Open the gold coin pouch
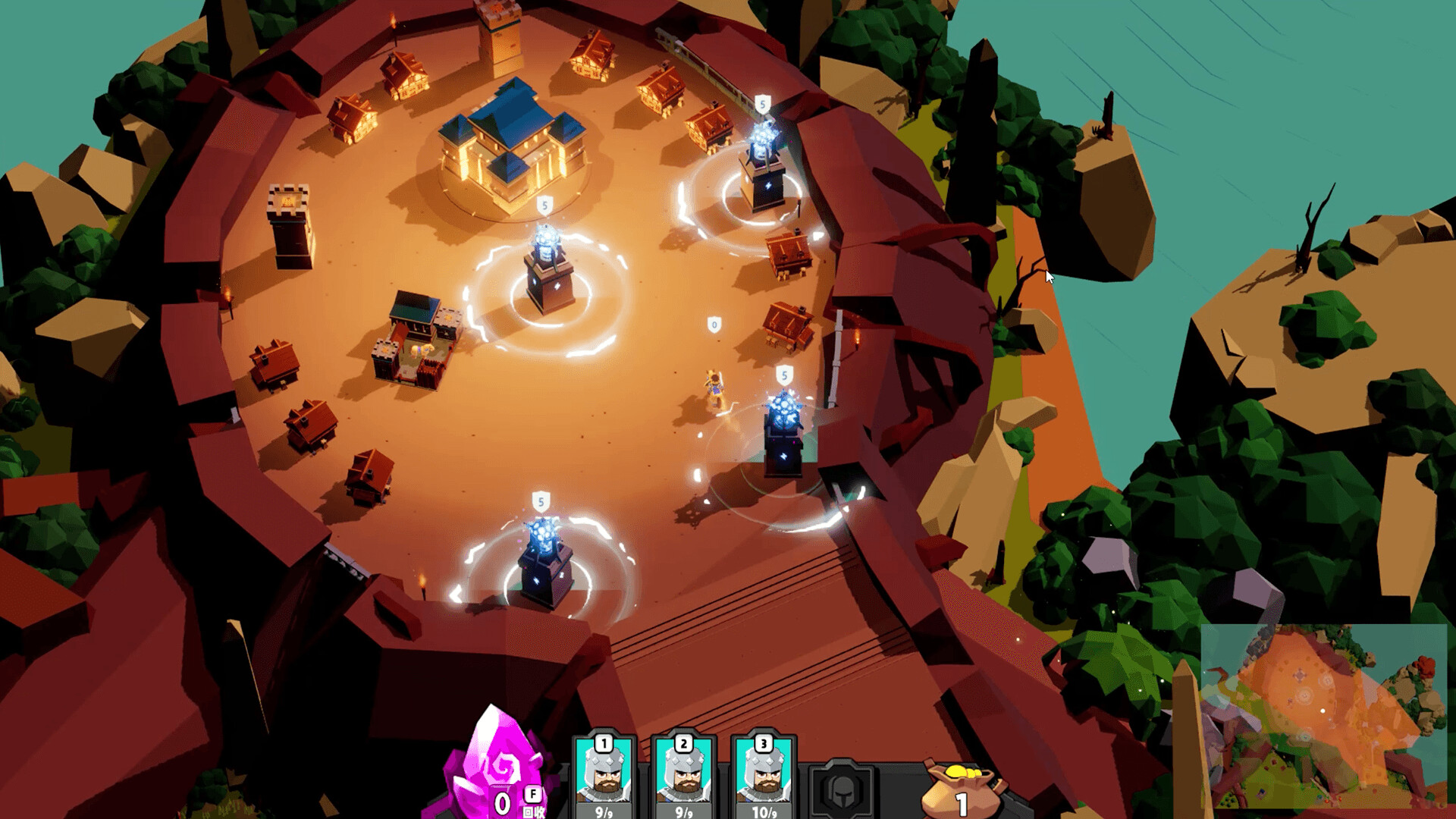This screenshot has width=1456, height=819. pos(961,789)
